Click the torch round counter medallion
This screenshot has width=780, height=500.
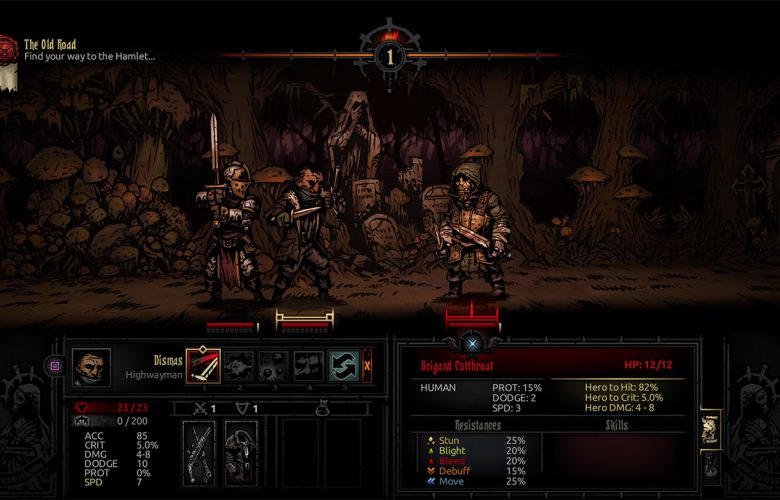pos(390,54)
